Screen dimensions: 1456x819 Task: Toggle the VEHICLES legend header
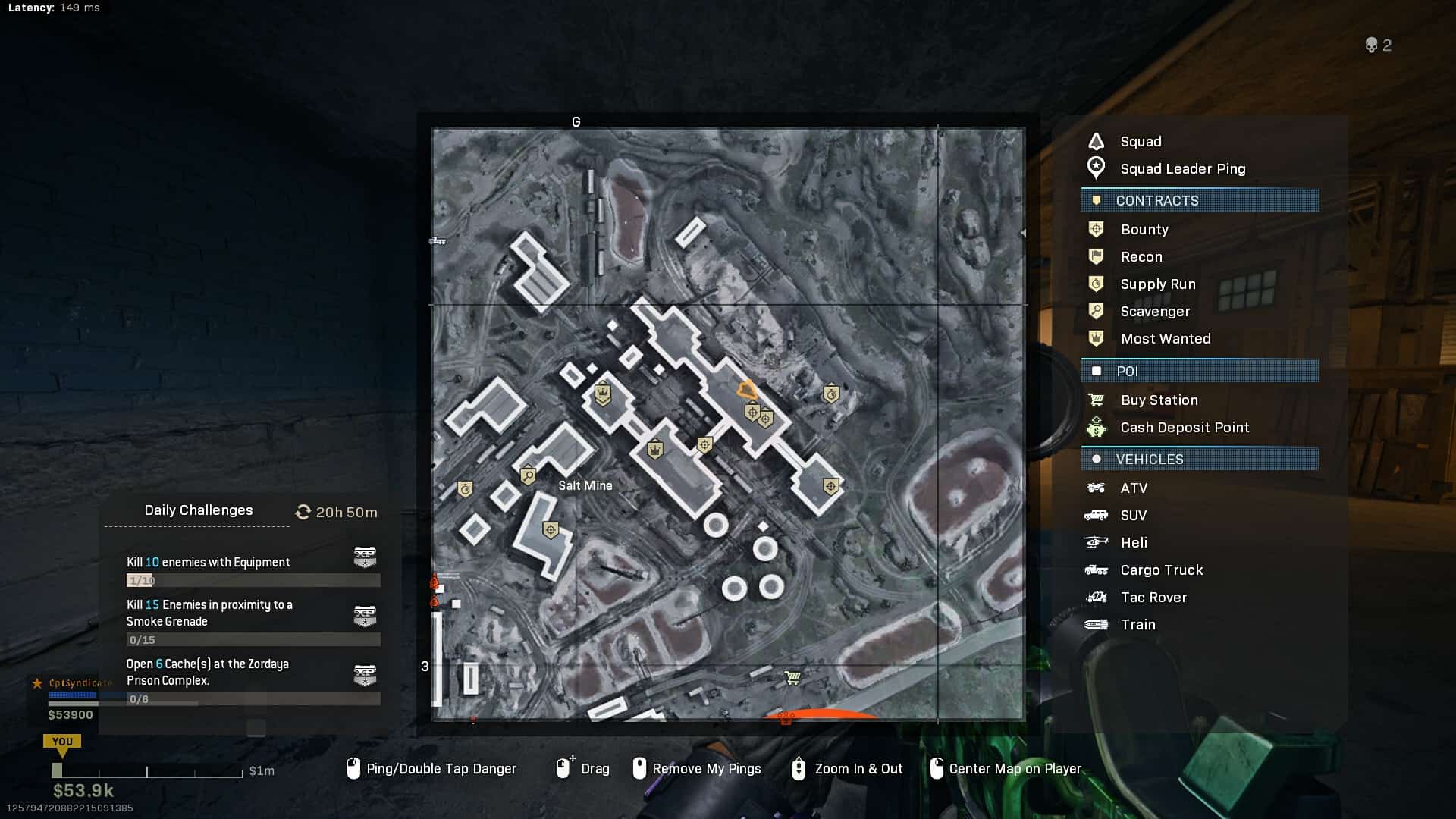(x=1200, y=459)
